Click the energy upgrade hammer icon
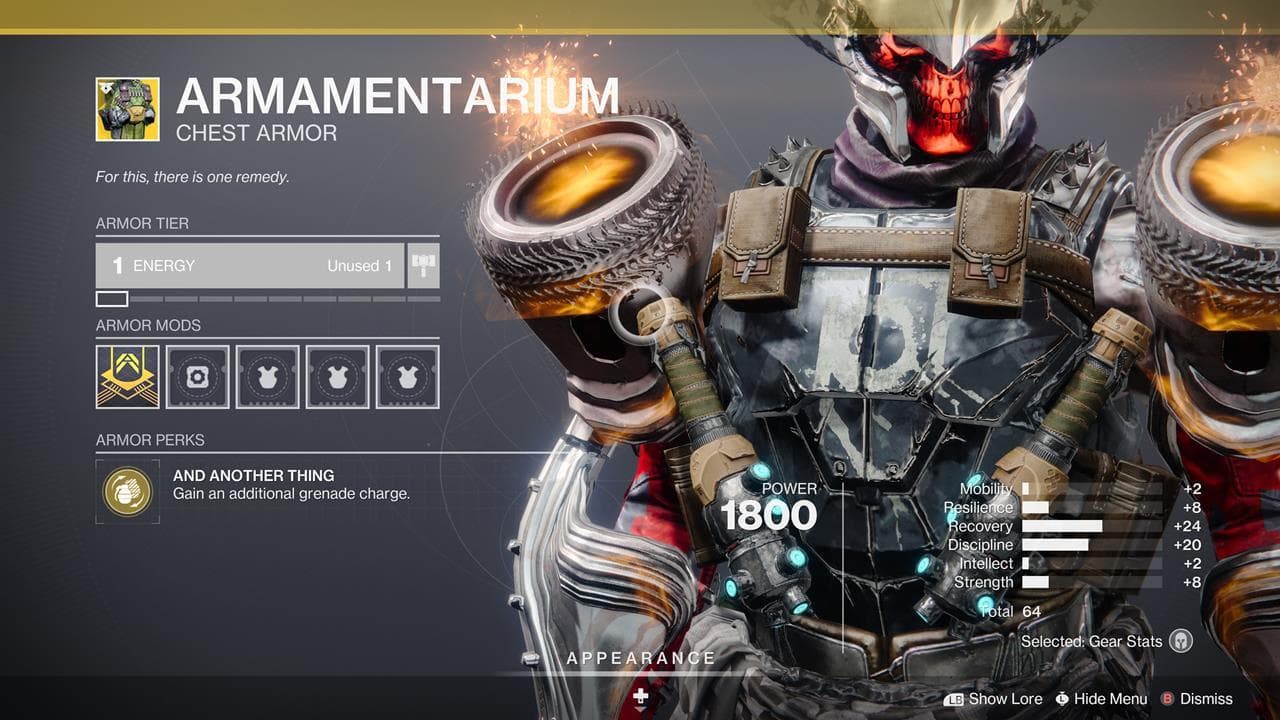1280x720 pixels. (424, 265)
